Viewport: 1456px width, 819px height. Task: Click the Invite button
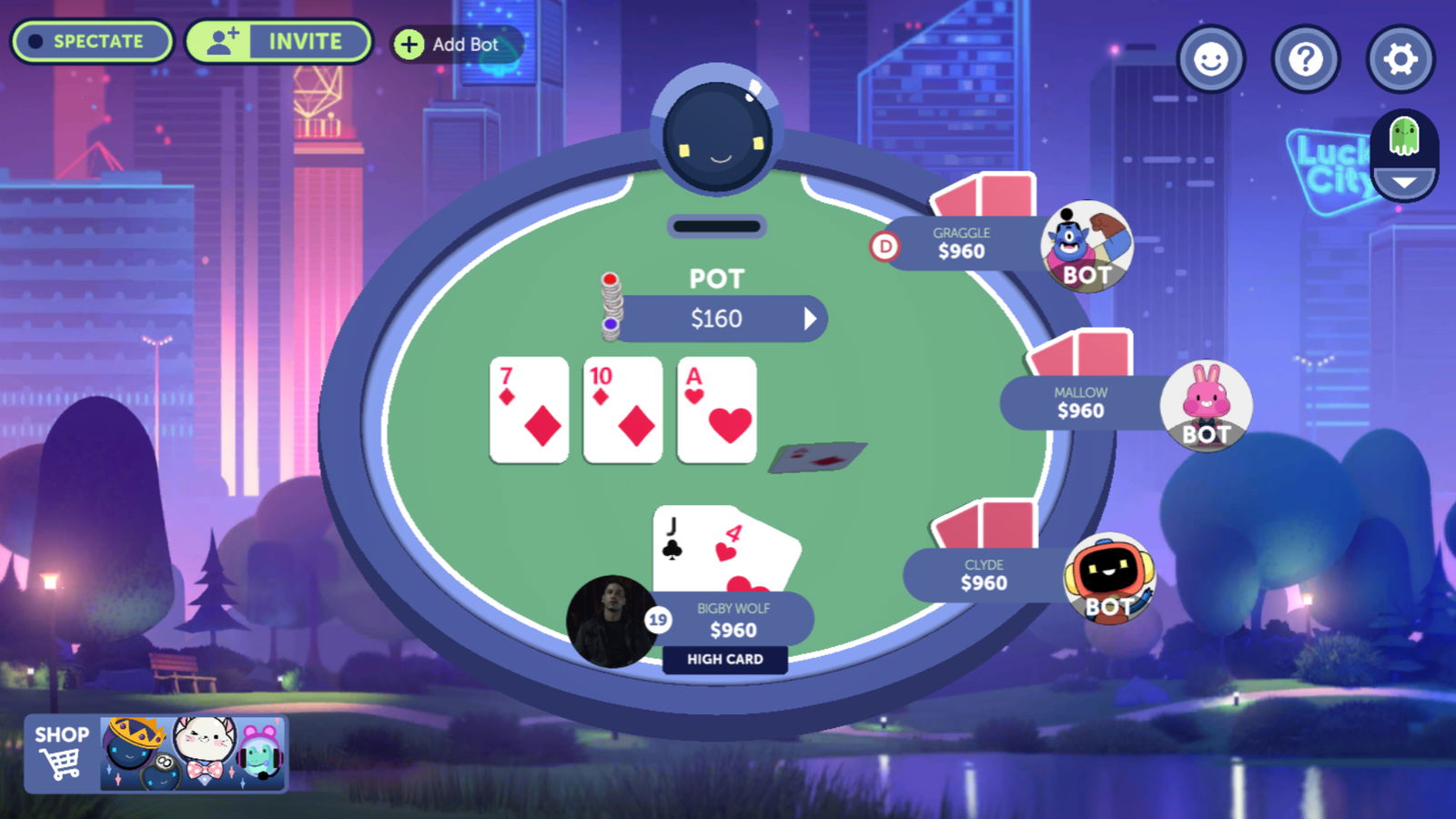coord(278,41)
